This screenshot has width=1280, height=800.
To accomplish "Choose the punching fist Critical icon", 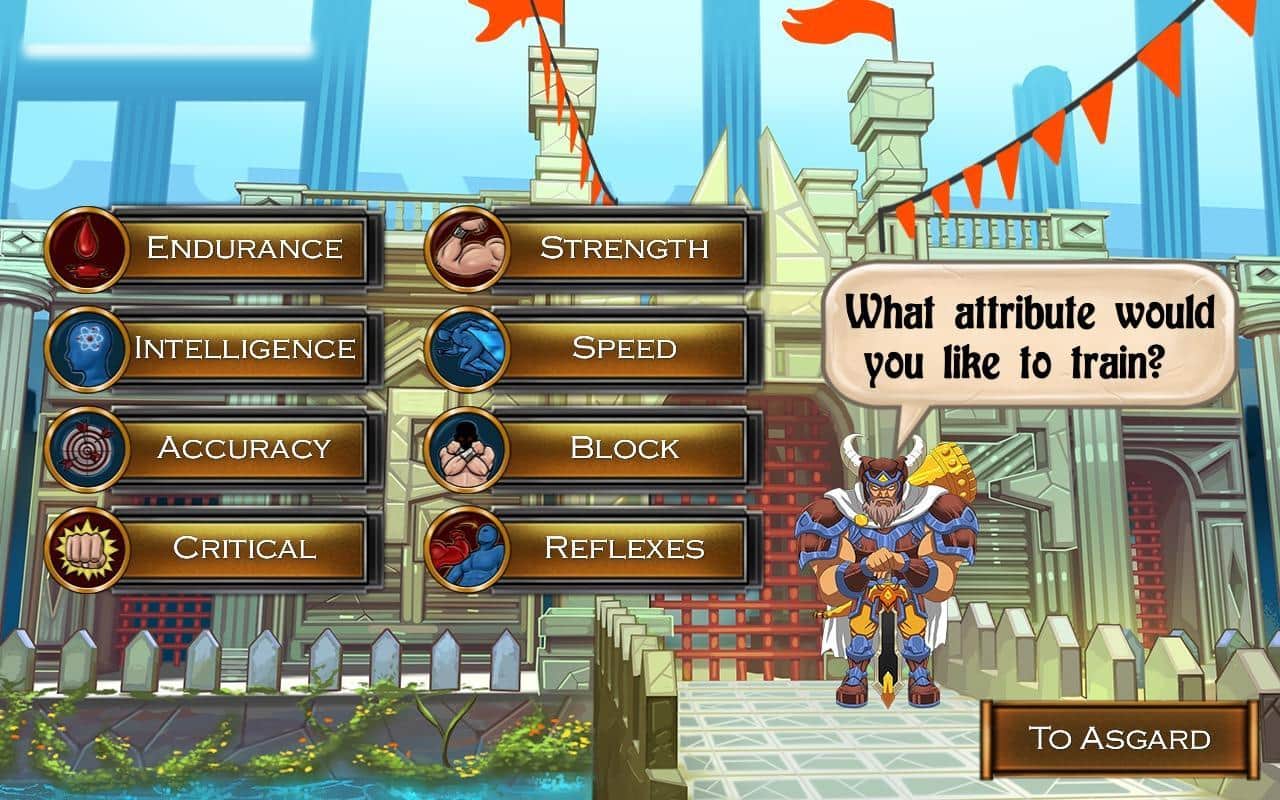I will (87, 549).
